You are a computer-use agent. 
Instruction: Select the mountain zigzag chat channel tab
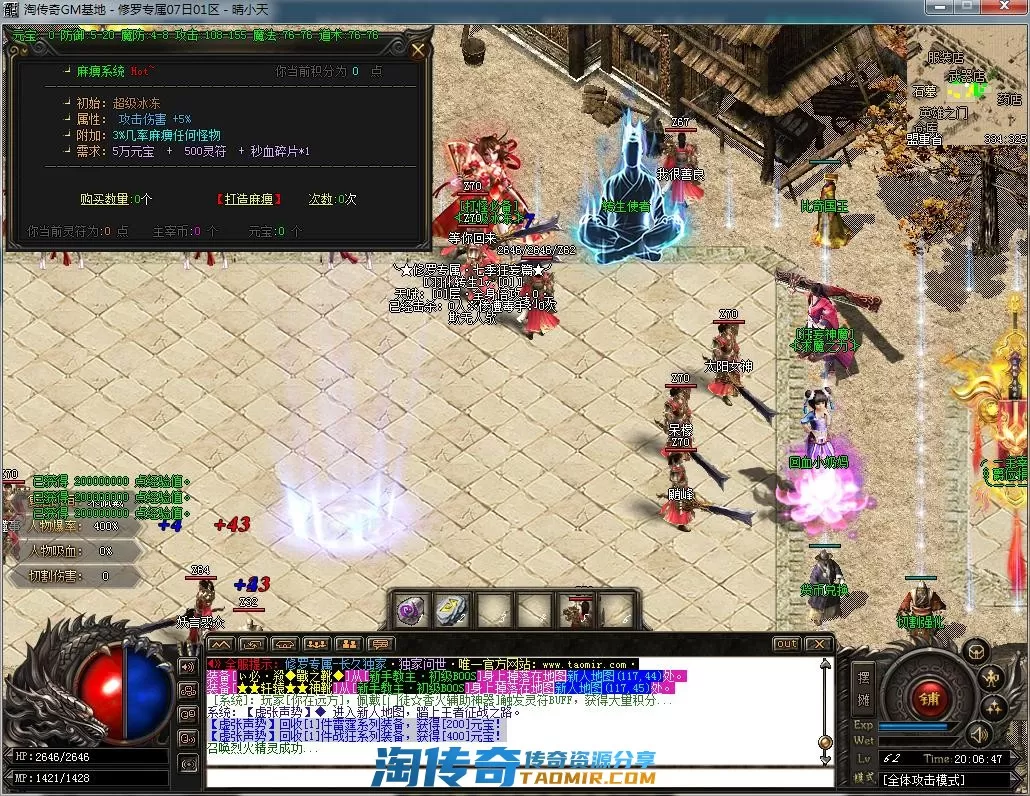[221, 644]
